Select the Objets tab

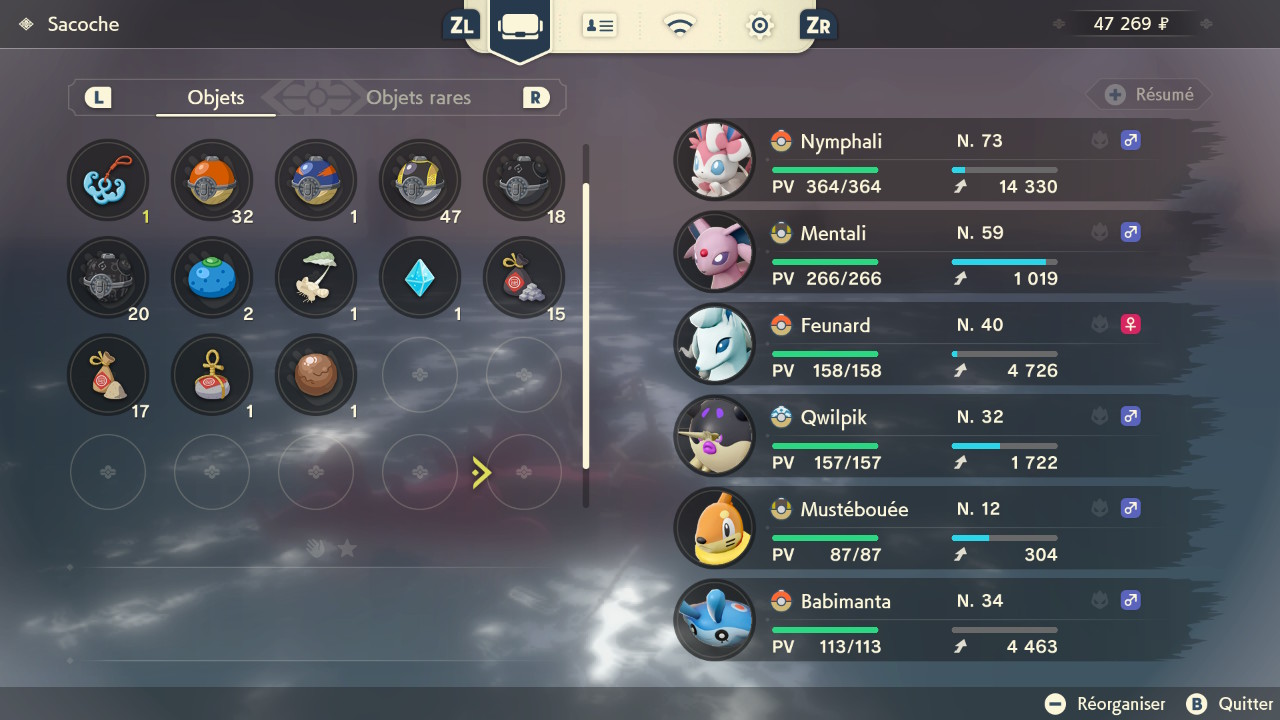(x=216, y=98)
